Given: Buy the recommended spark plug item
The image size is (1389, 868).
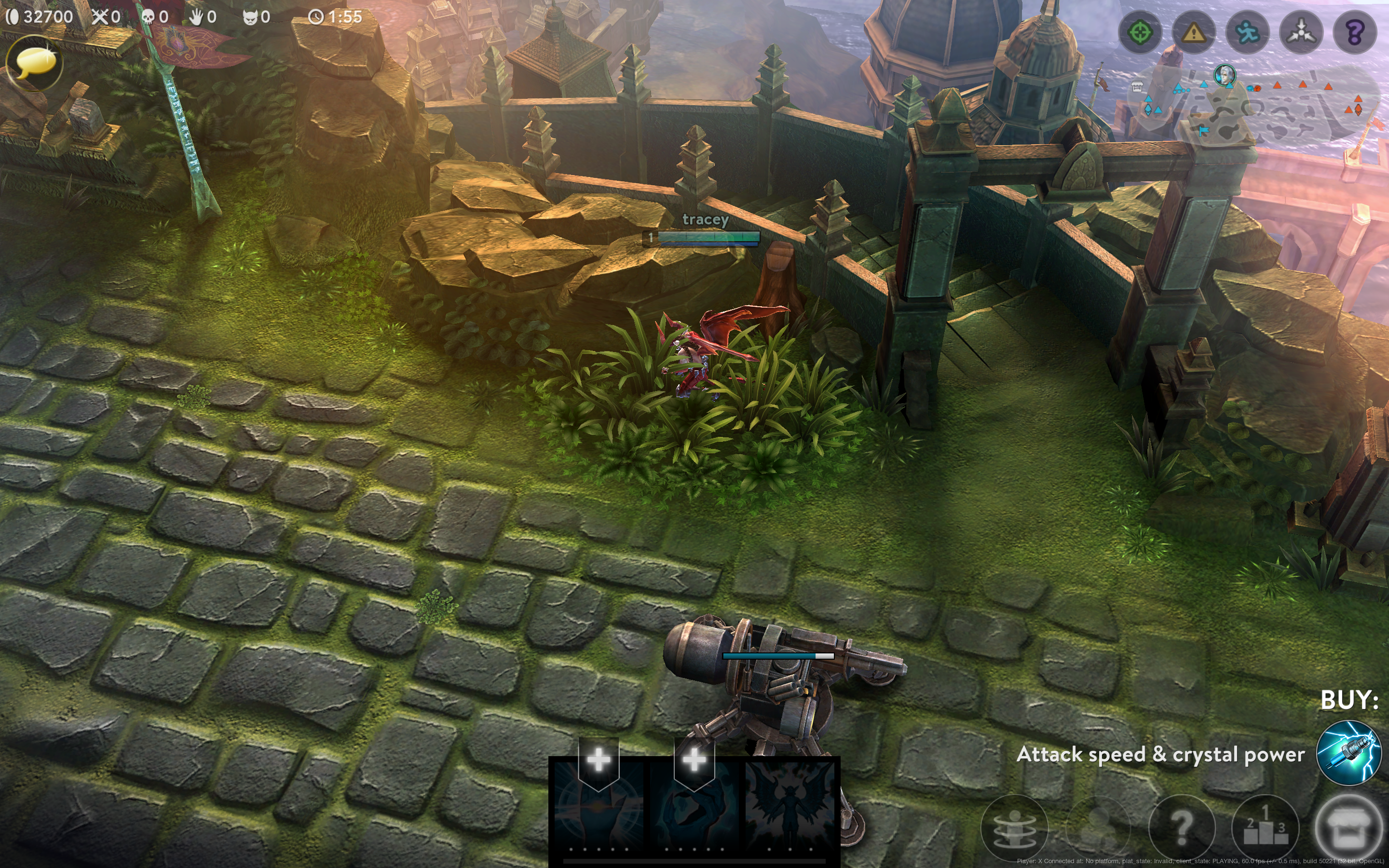Looking at the screenshot, I should click(1348, 753).
